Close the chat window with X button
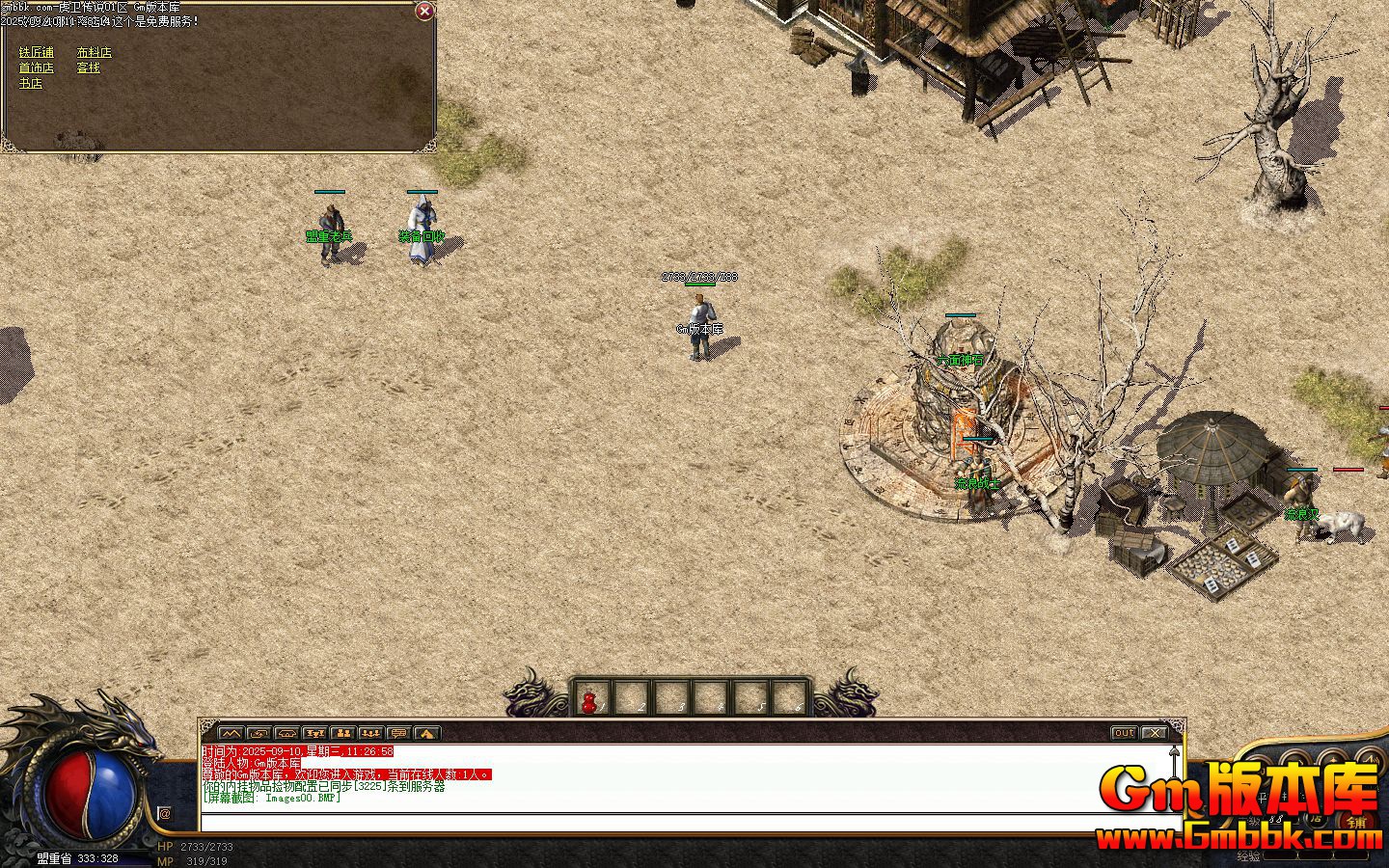 click(x=1154, y=733)
